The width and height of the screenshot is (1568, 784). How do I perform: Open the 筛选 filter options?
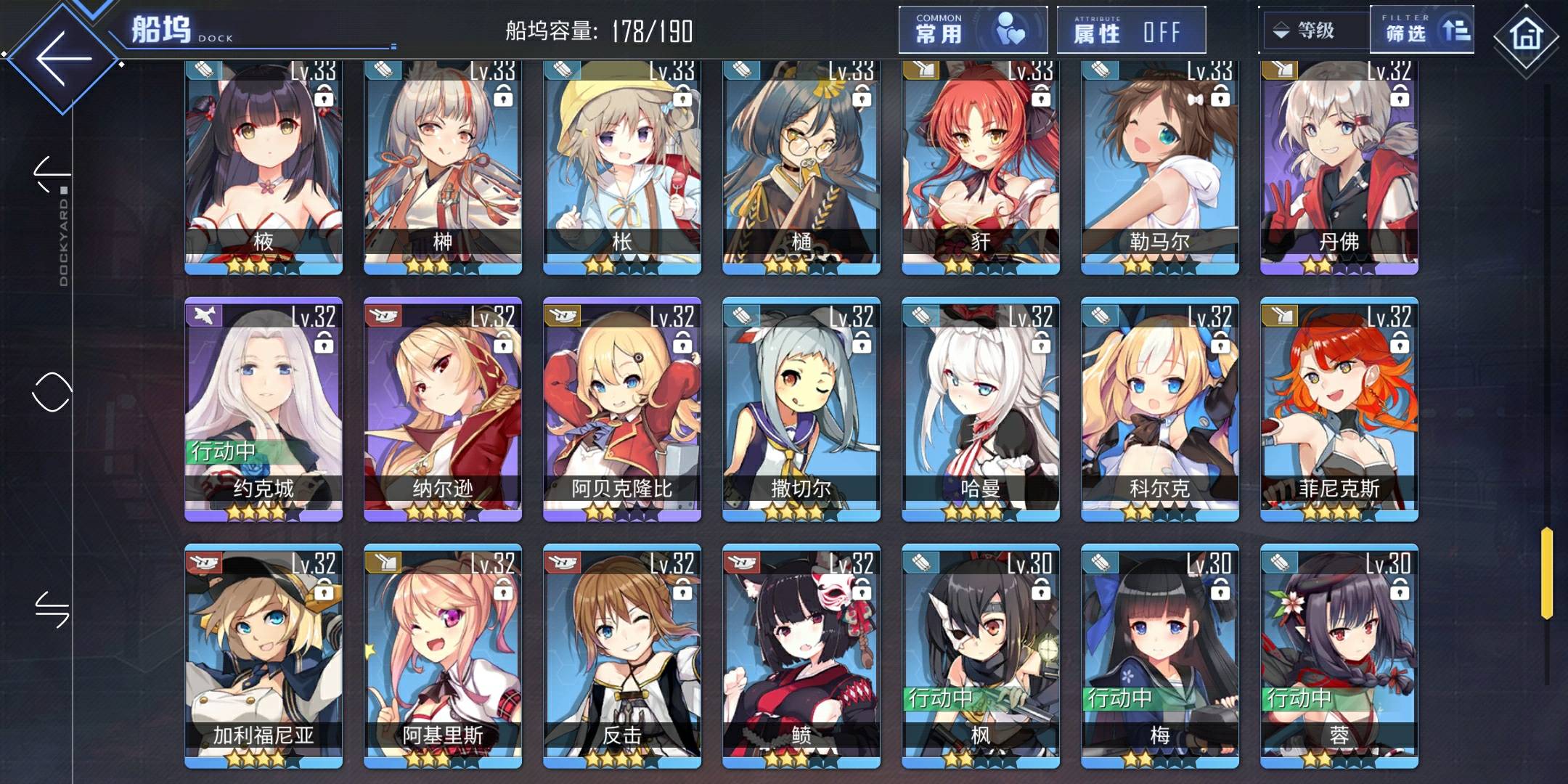pyautogui.click(x=1421, y=30)
